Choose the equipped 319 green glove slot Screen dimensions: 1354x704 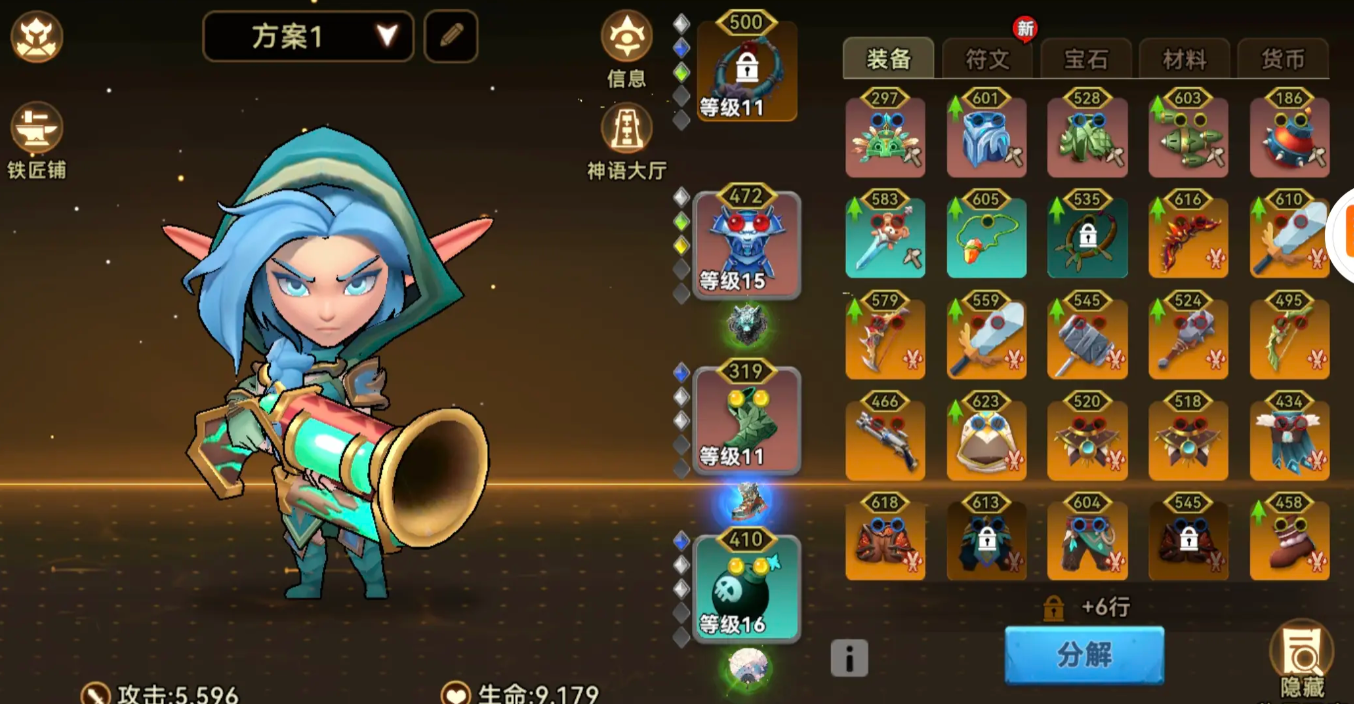point(747,420)
